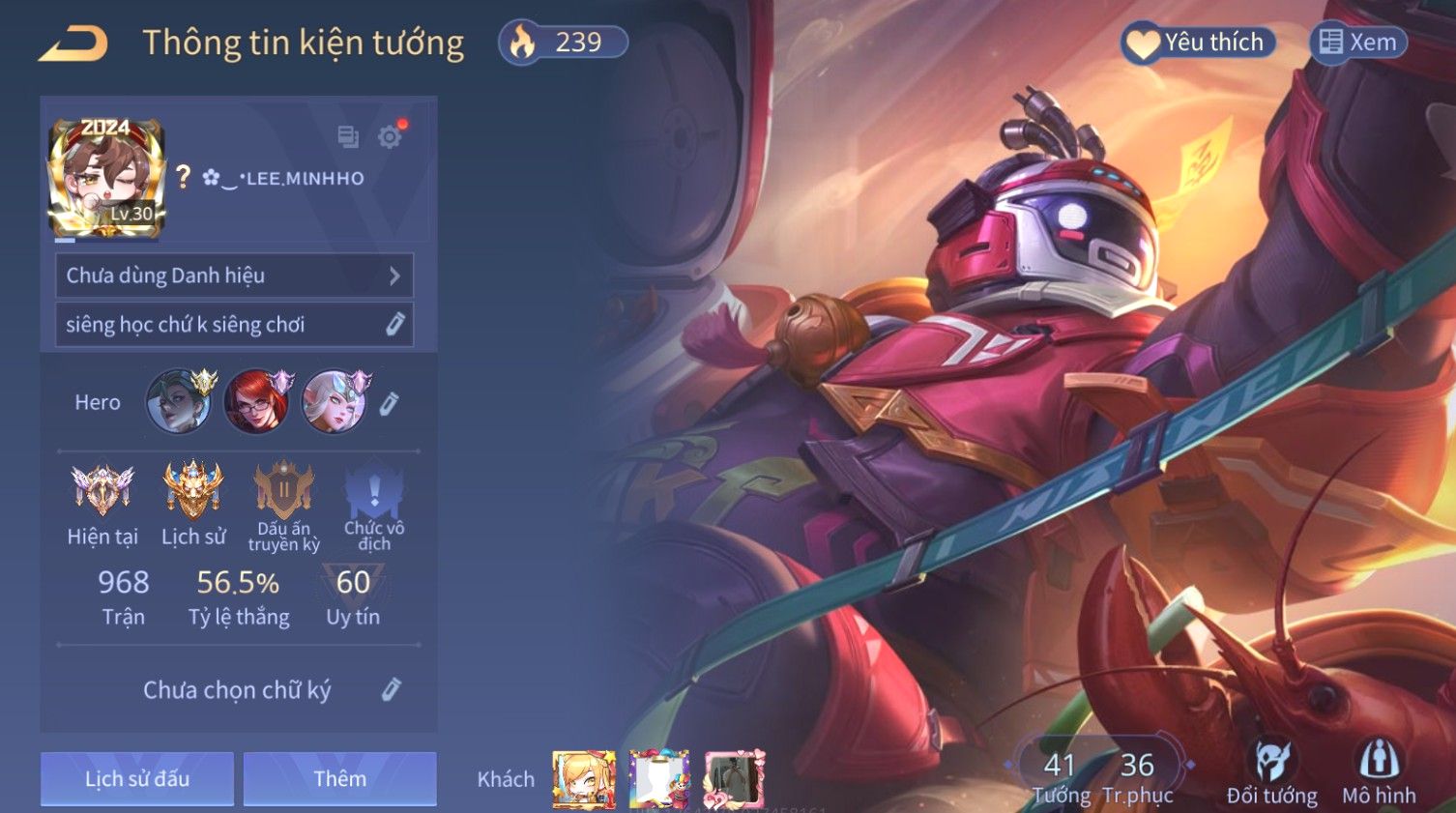The height and width of the screenshot is (813, 1456).
Task: Open profile settings gear icon
Action: 390,137
